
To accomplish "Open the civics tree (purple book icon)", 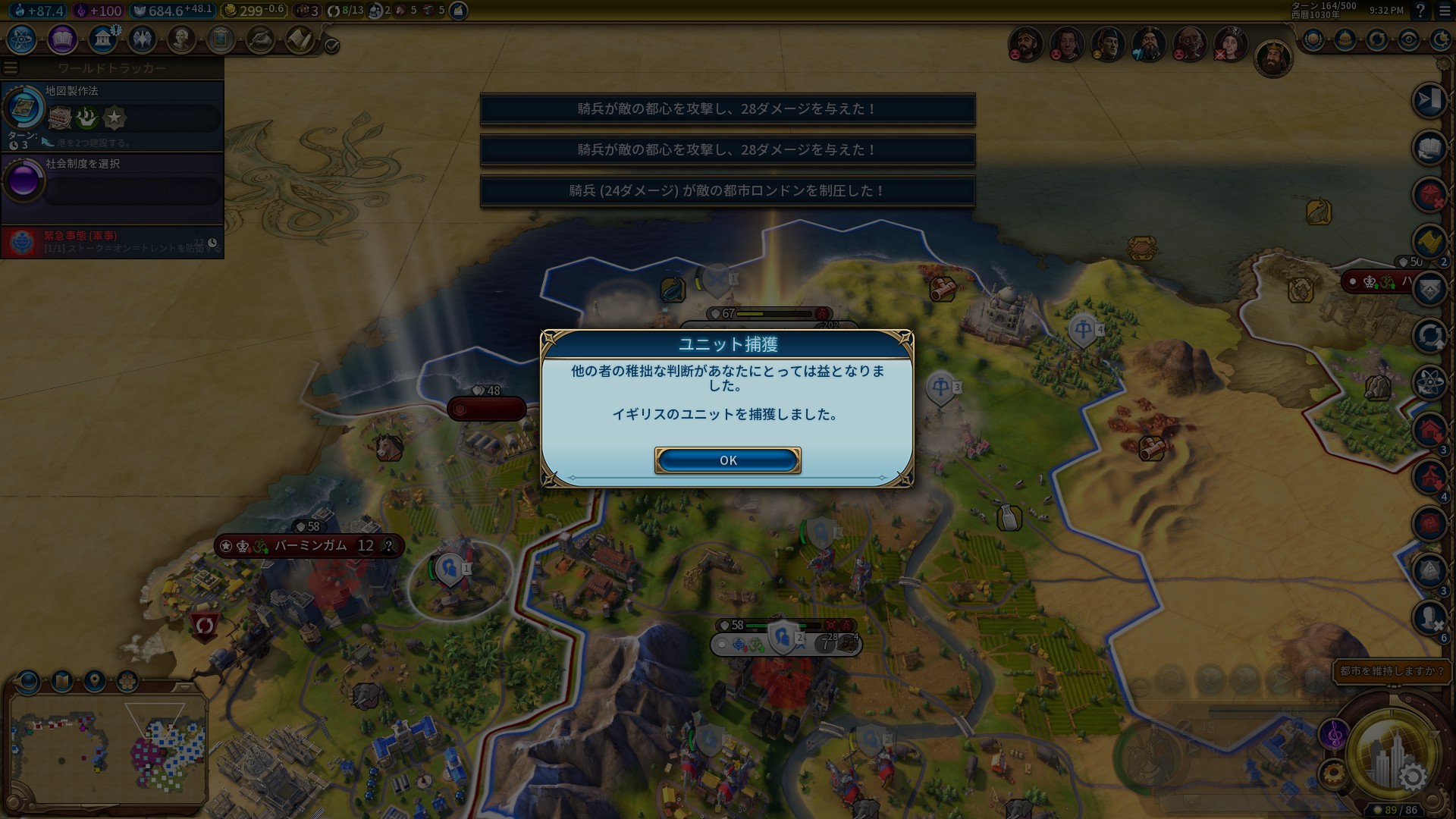I will tap(63, 40).
